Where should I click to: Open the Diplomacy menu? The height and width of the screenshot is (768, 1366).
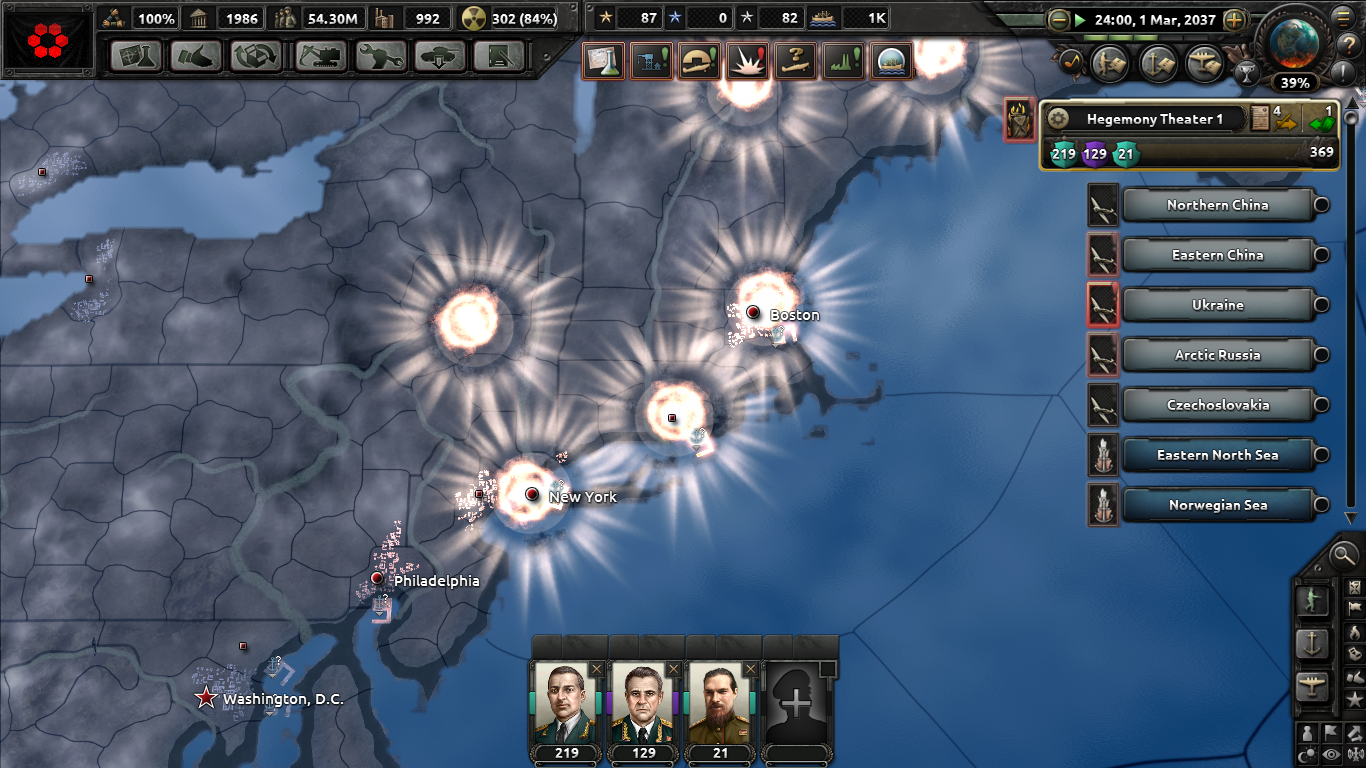(x=196, y=57)
